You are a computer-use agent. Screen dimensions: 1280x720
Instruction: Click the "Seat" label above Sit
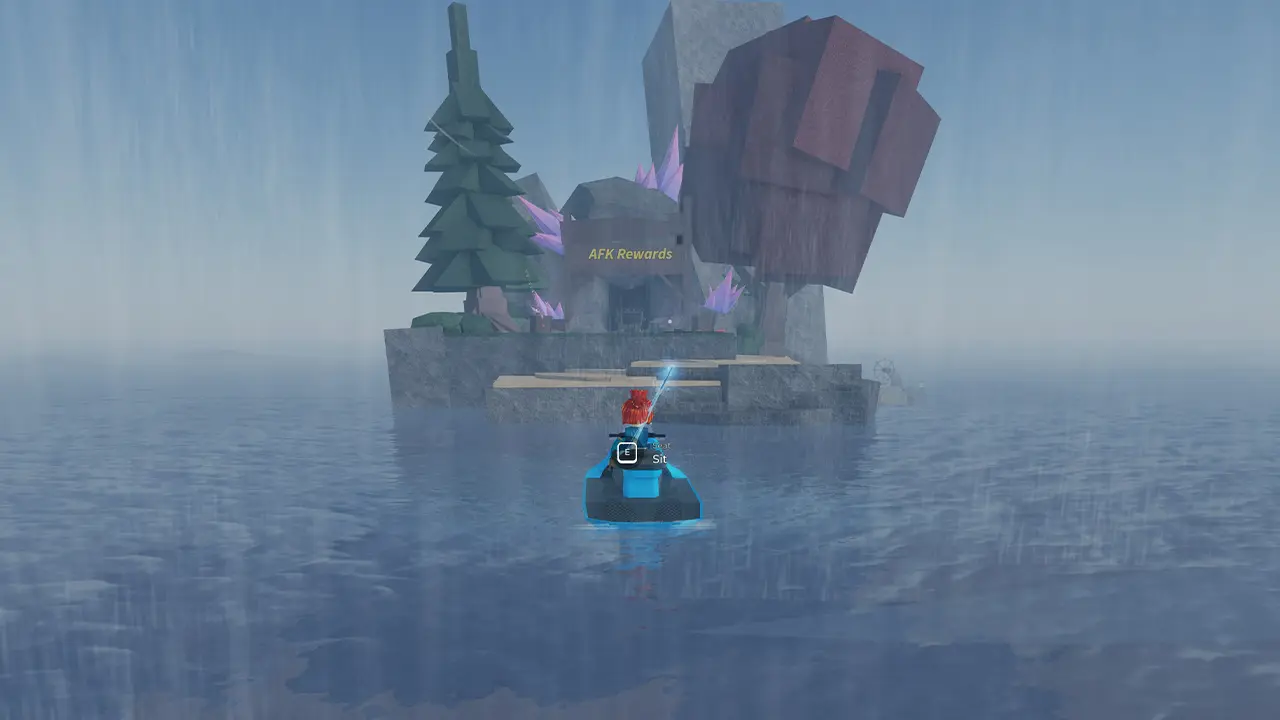click(661, 445)
